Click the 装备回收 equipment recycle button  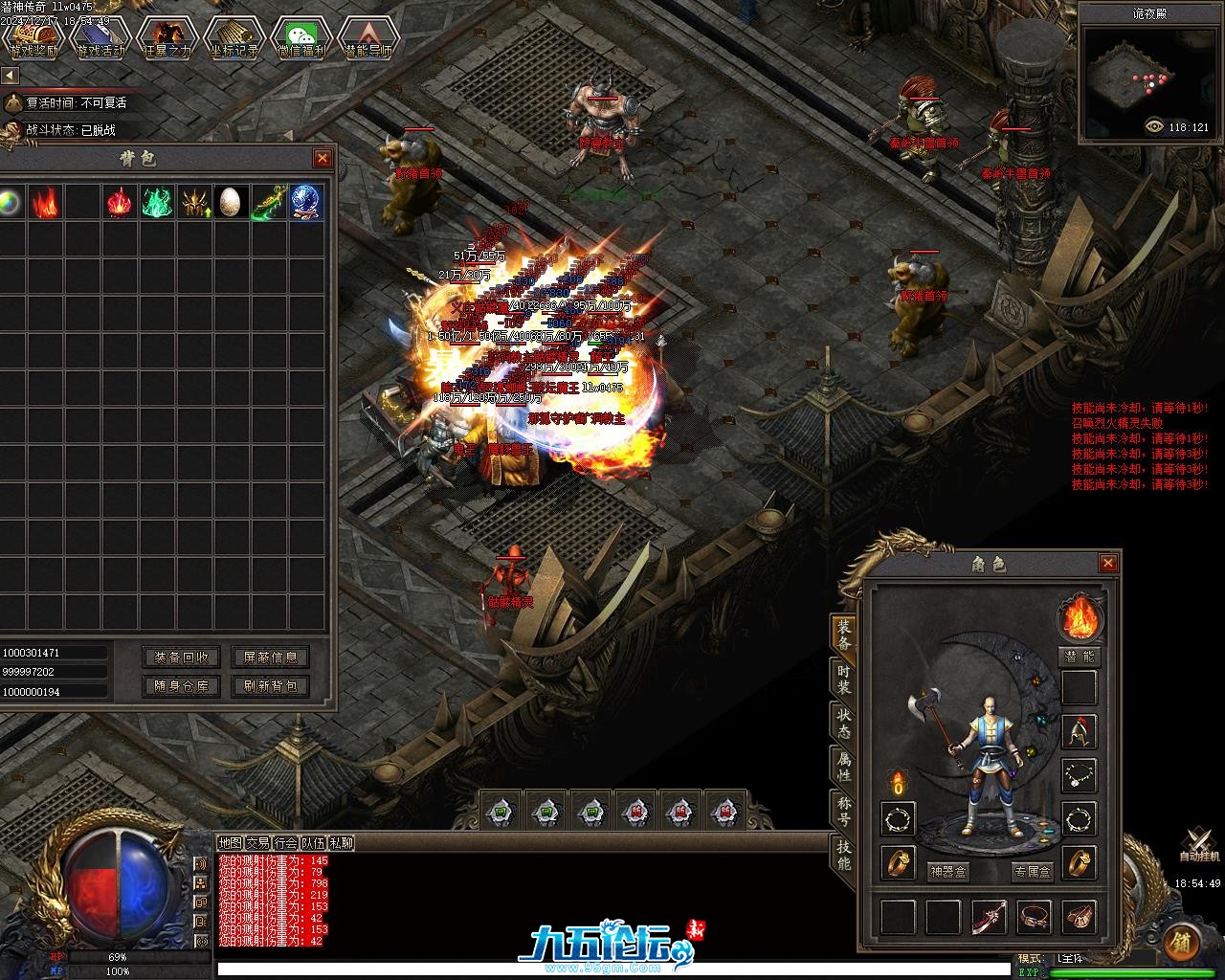(181, 657)
